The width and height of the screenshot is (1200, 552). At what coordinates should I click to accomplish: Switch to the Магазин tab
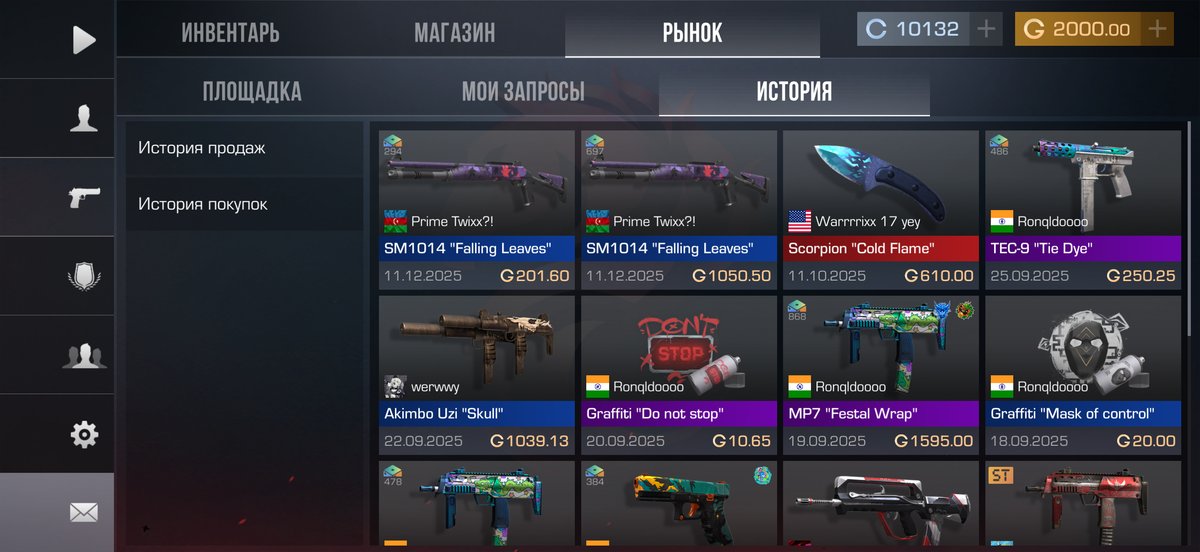(454, 32)
